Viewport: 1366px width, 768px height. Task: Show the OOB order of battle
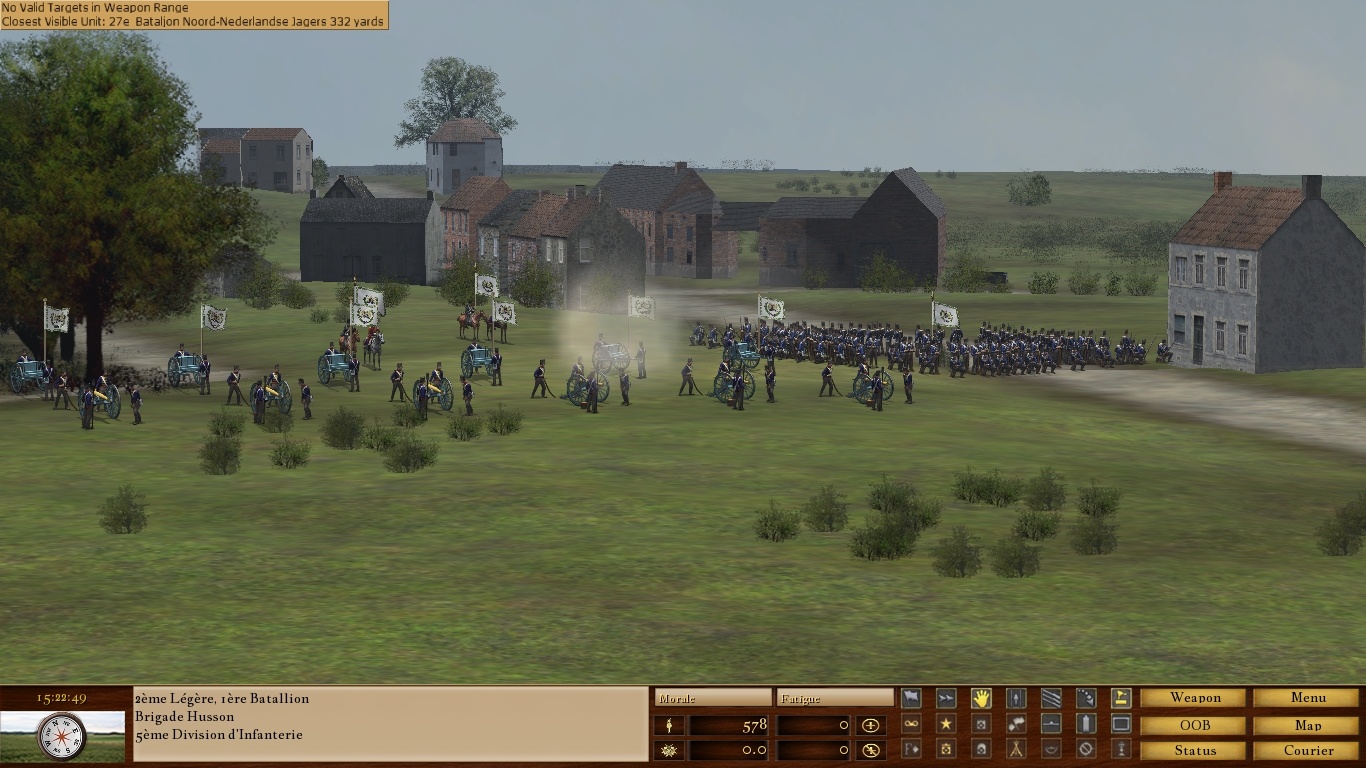point(1195,724)
